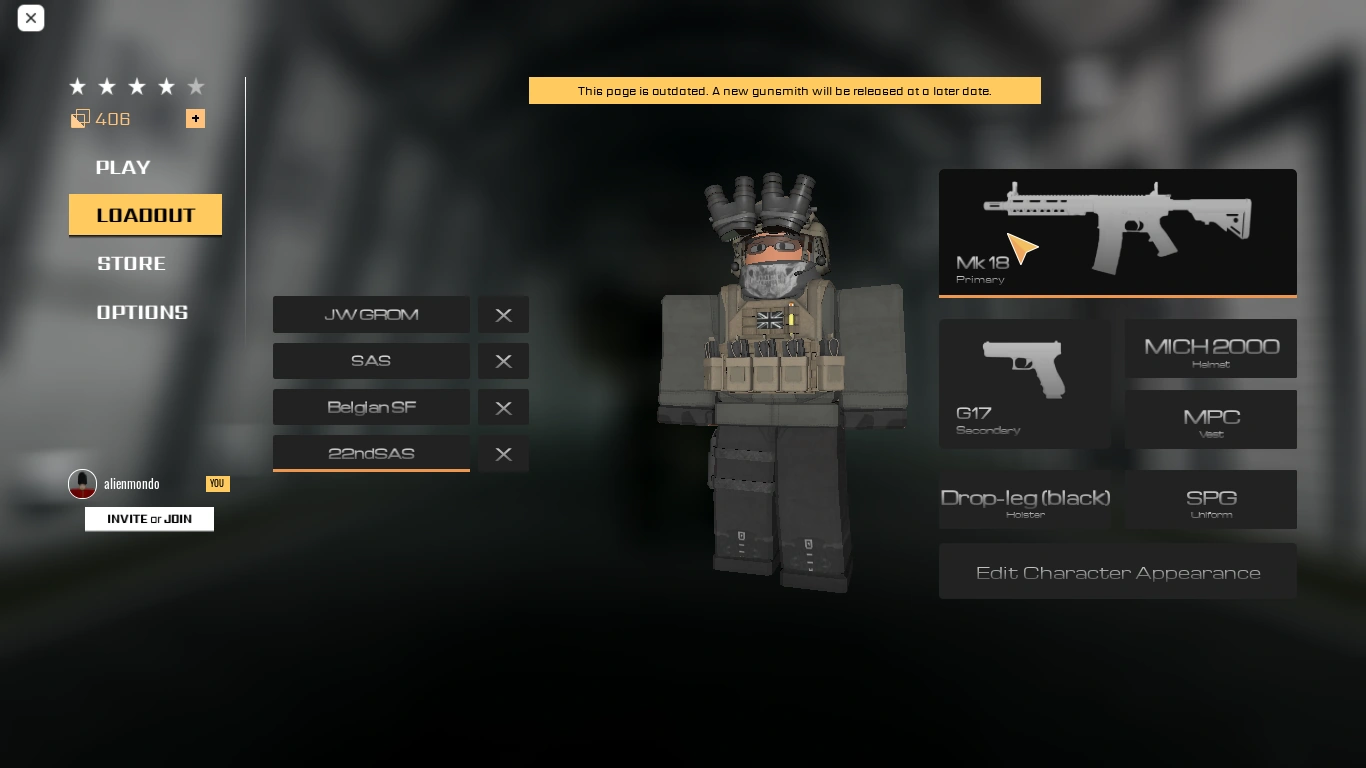
Task: Activate the Belgian SF loadout preset
Action: coord(371,407)
